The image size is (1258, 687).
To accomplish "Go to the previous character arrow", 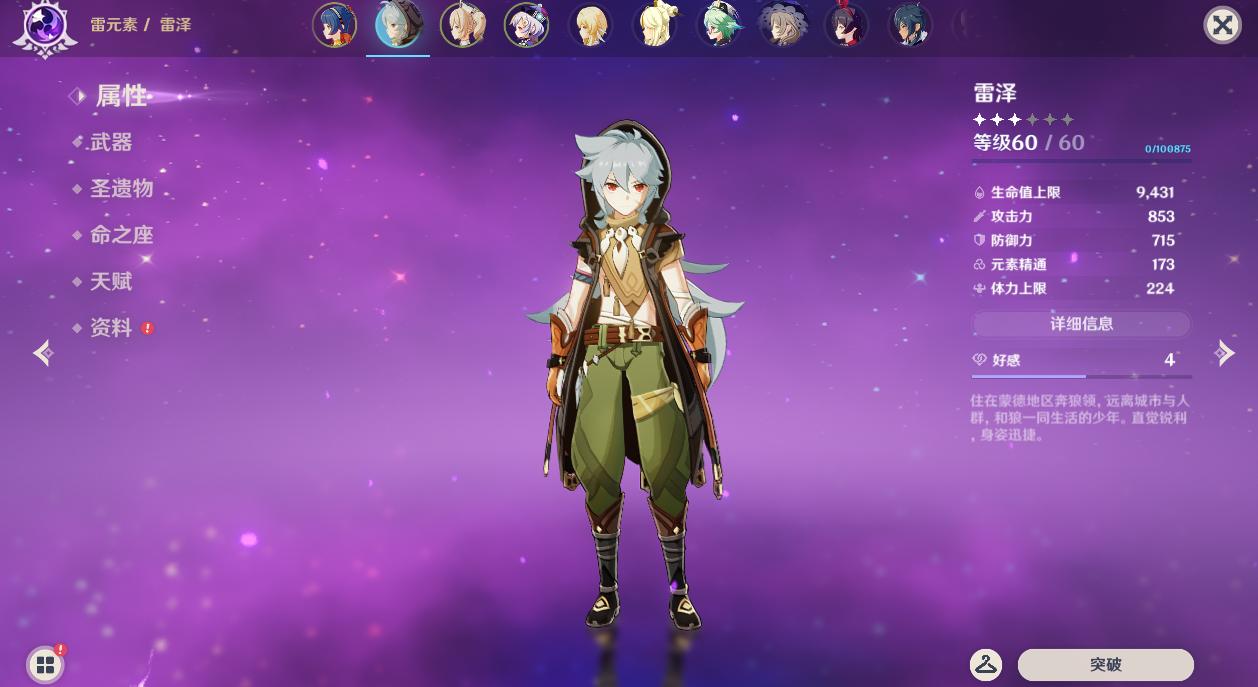I will [x=42, y=352].
